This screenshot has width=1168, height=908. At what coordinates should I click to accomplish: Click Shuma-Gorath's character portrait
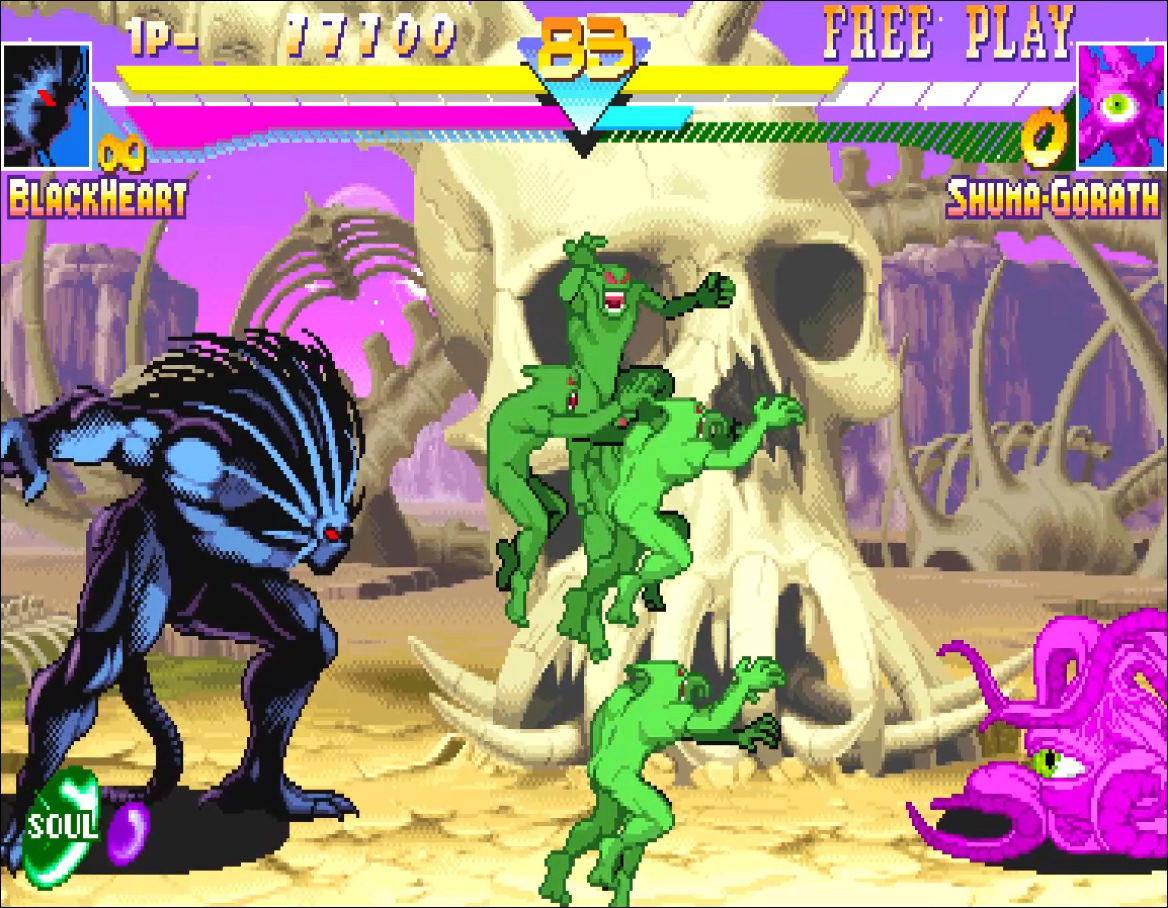(x=1120, y=105)
